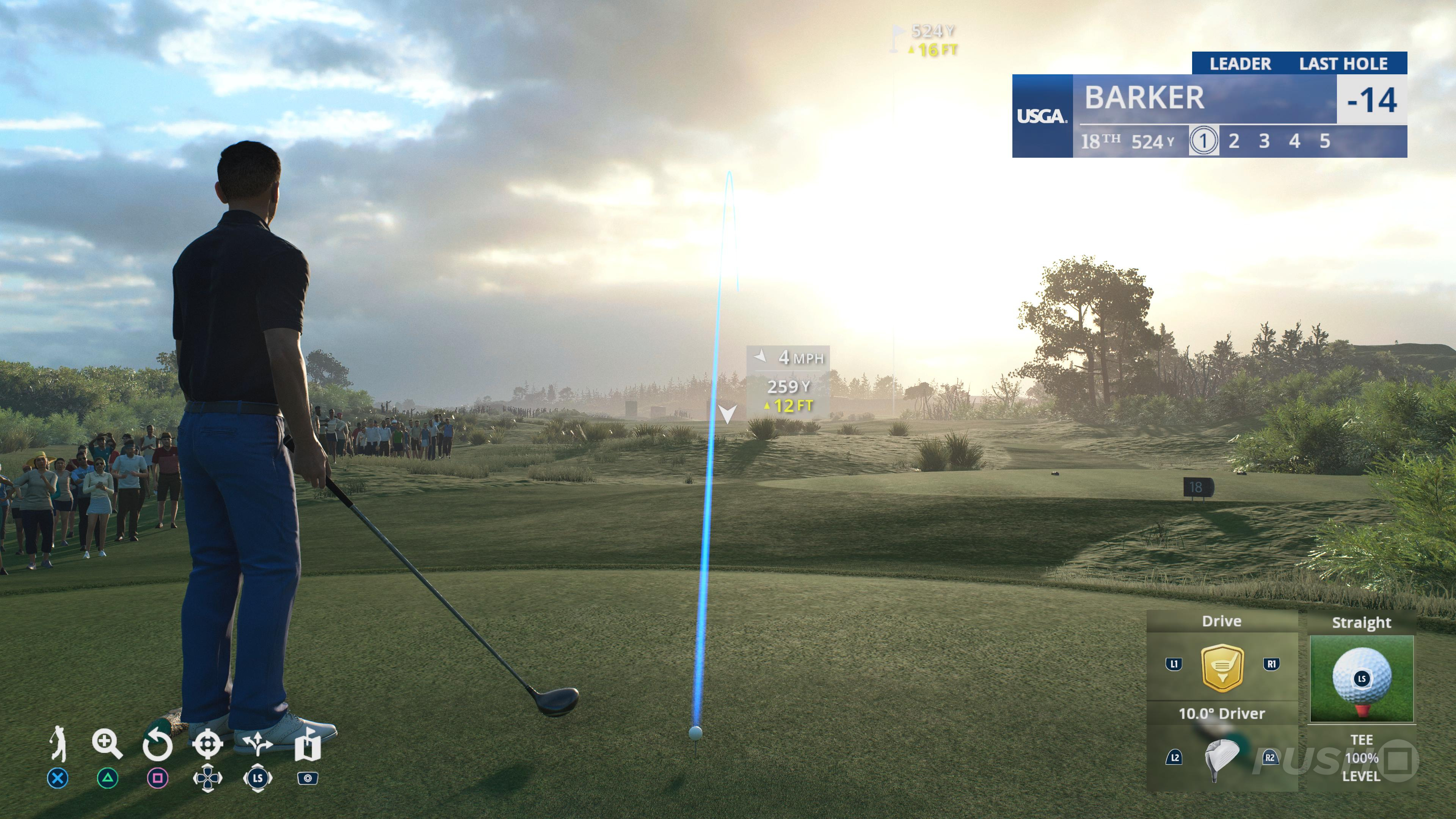Select the circled number 1 on scoreboard
Viewport: 1456px width, 819px height.
(1203, 141)
